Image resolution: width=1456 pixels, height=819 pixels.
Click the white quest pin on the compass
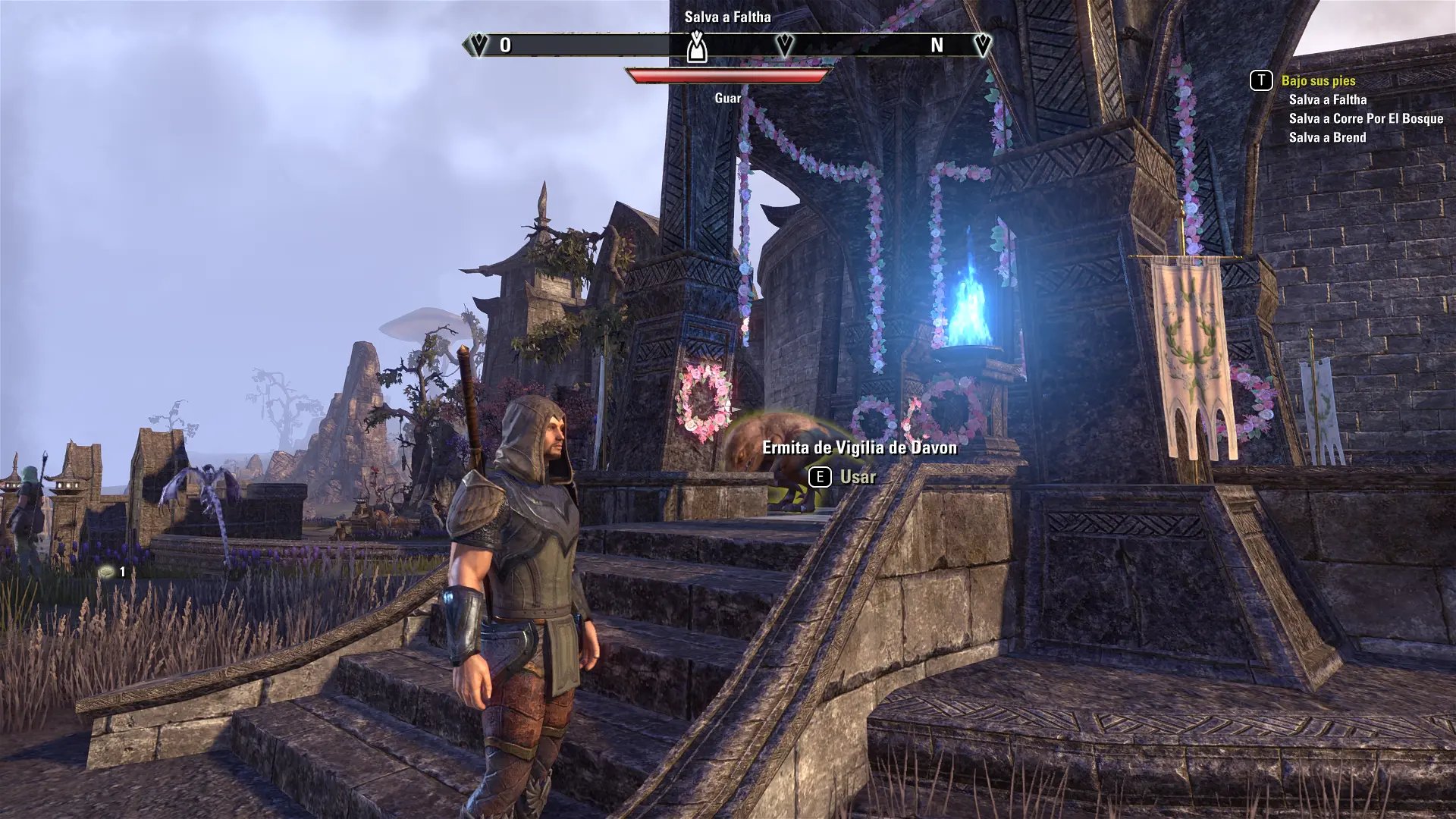click(x=697, y=47)
